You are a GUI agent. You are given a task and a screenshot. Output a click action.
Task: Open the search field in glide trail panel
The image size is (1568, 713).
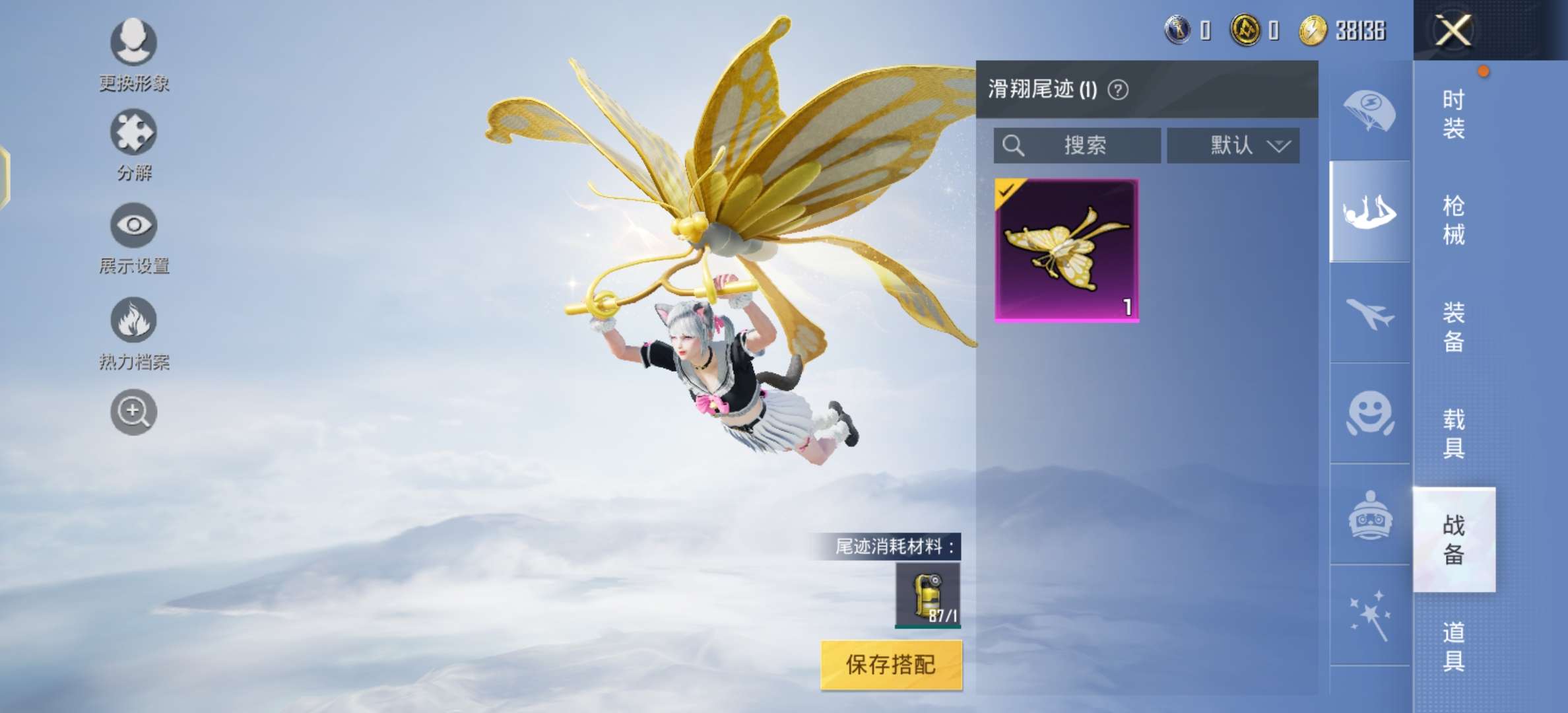(x=1076, y=145)
